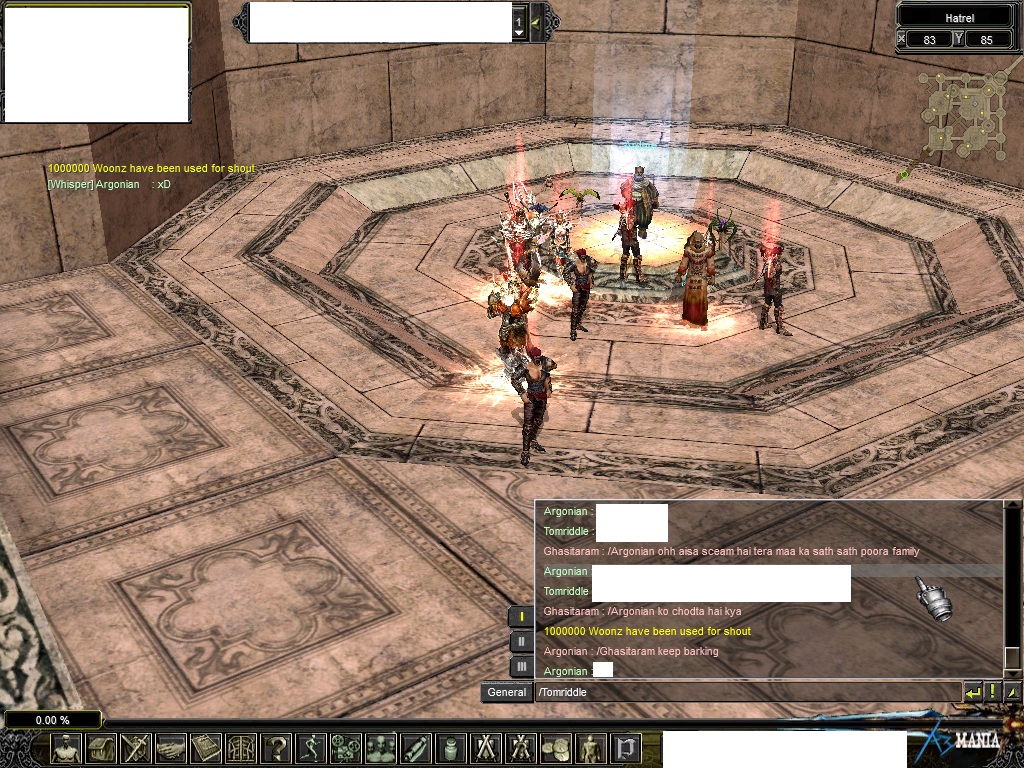Switch to chat tab I
The height and width of the screenshot is (768, 1024).
pos(521,617)
